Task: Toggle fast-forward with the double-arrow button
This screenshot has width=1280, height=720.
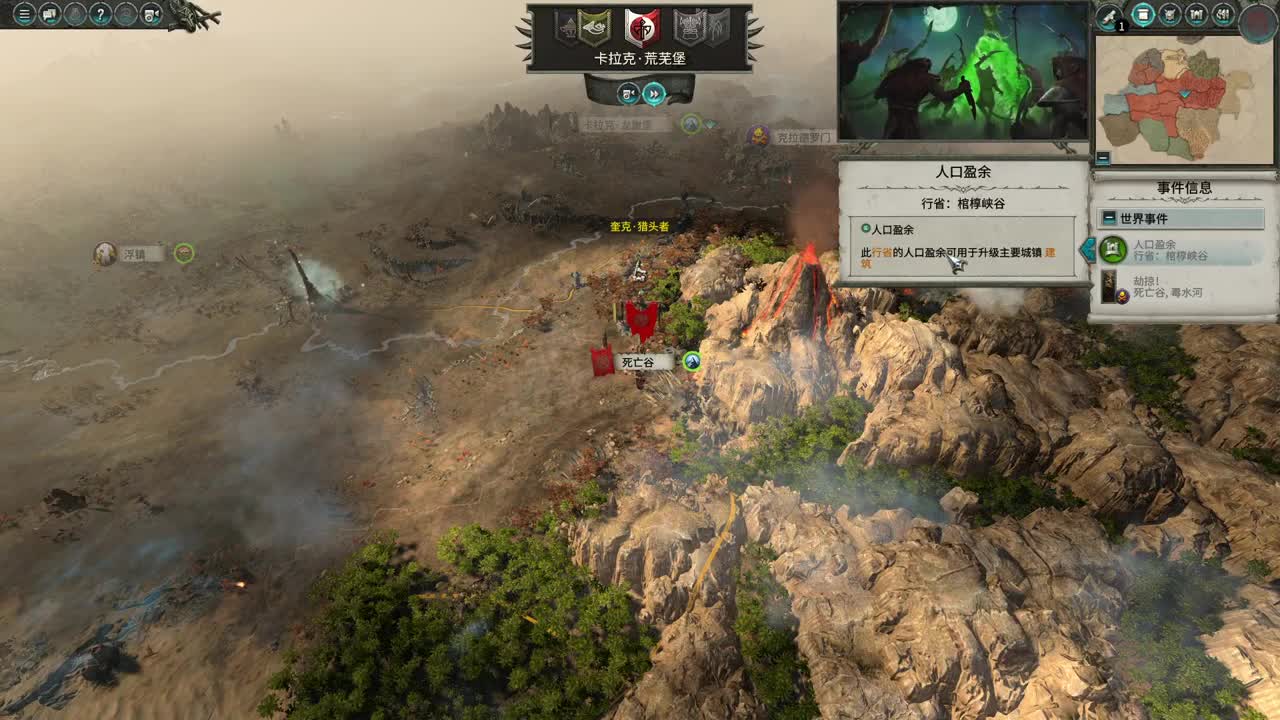Action: pyautogui.click(x=653, y=94)
